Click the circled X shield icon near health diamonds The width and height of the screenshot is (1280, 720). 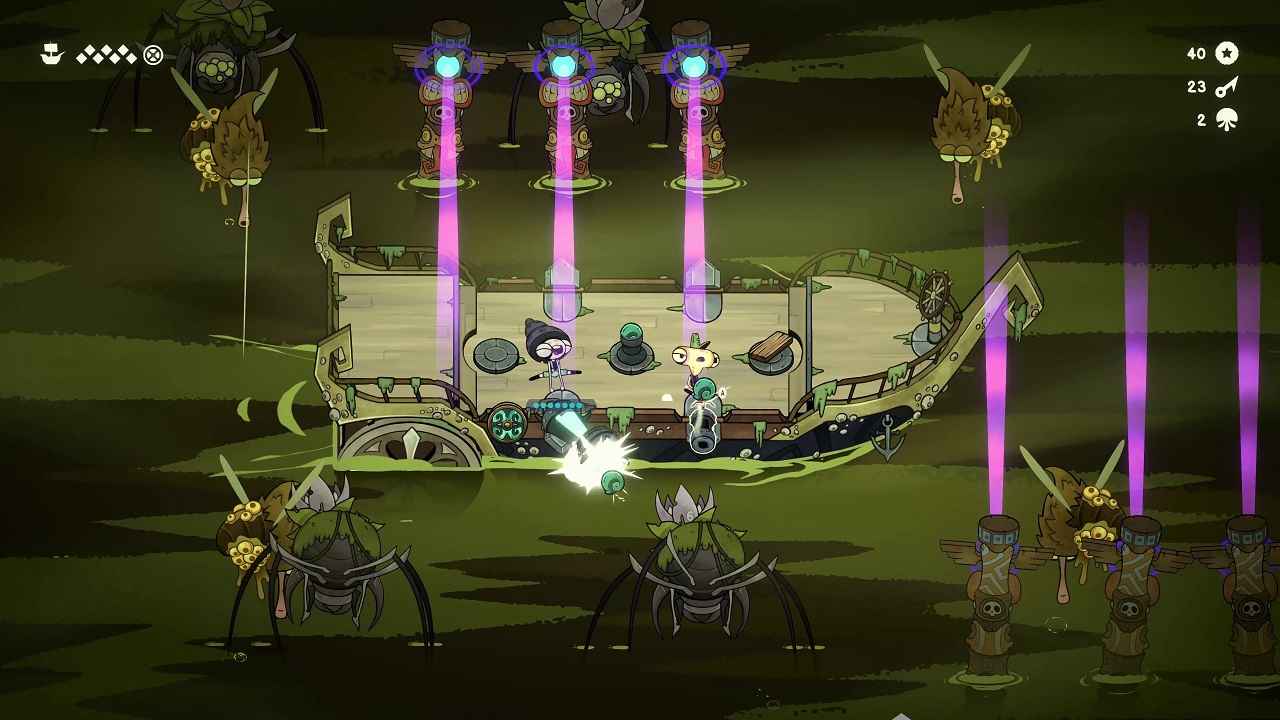pyautogui.click(x=153, y=56)
